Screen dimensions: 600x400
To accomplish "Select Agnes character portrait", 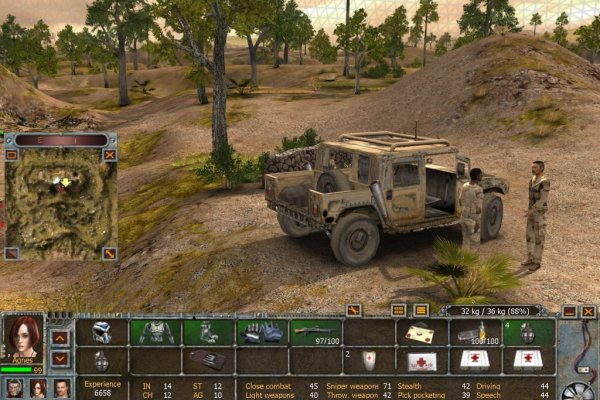I will click(x=22, y=340).
